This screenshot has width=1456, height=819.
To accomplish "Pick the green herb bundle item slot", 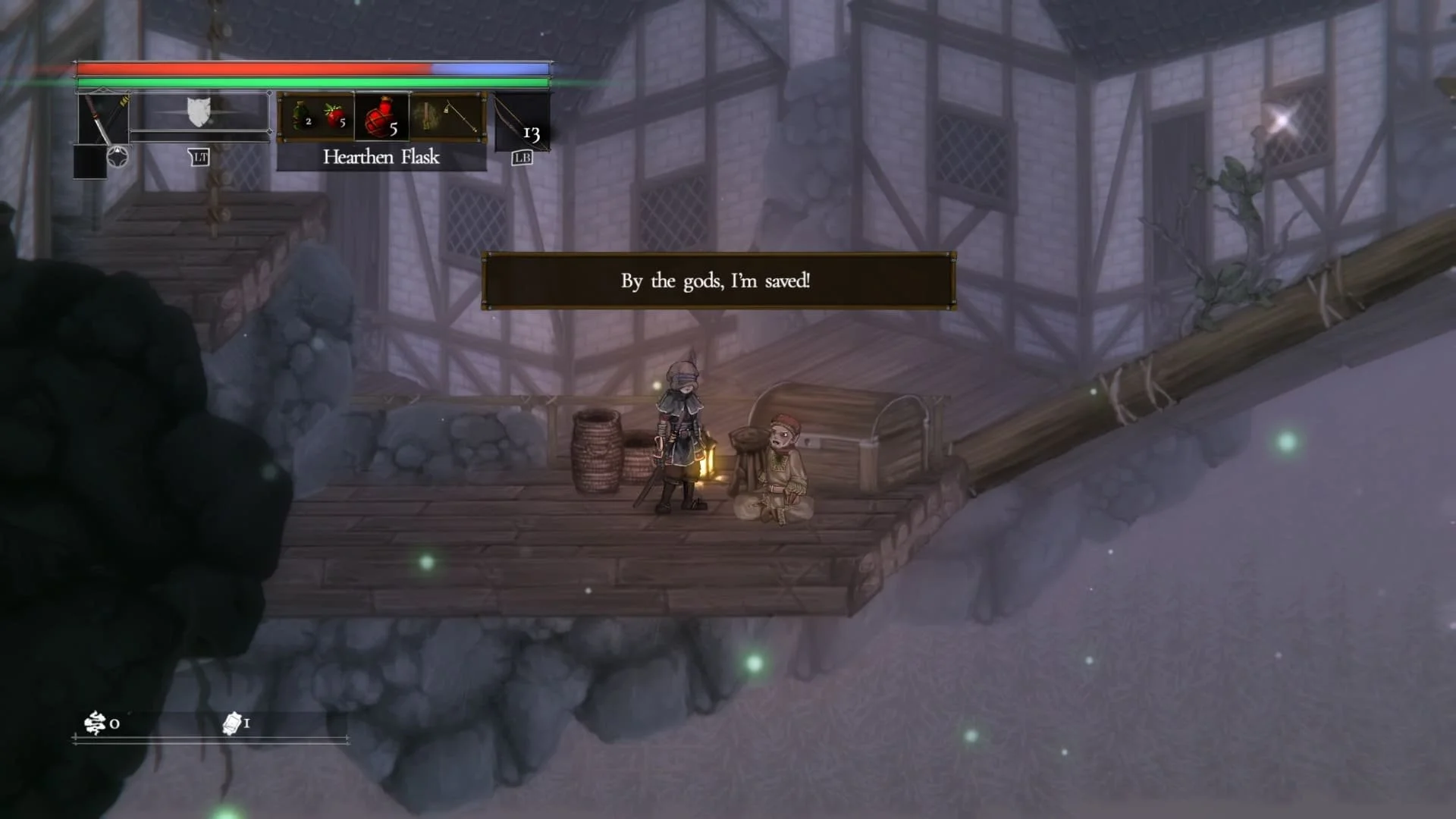I will point(428,117).
